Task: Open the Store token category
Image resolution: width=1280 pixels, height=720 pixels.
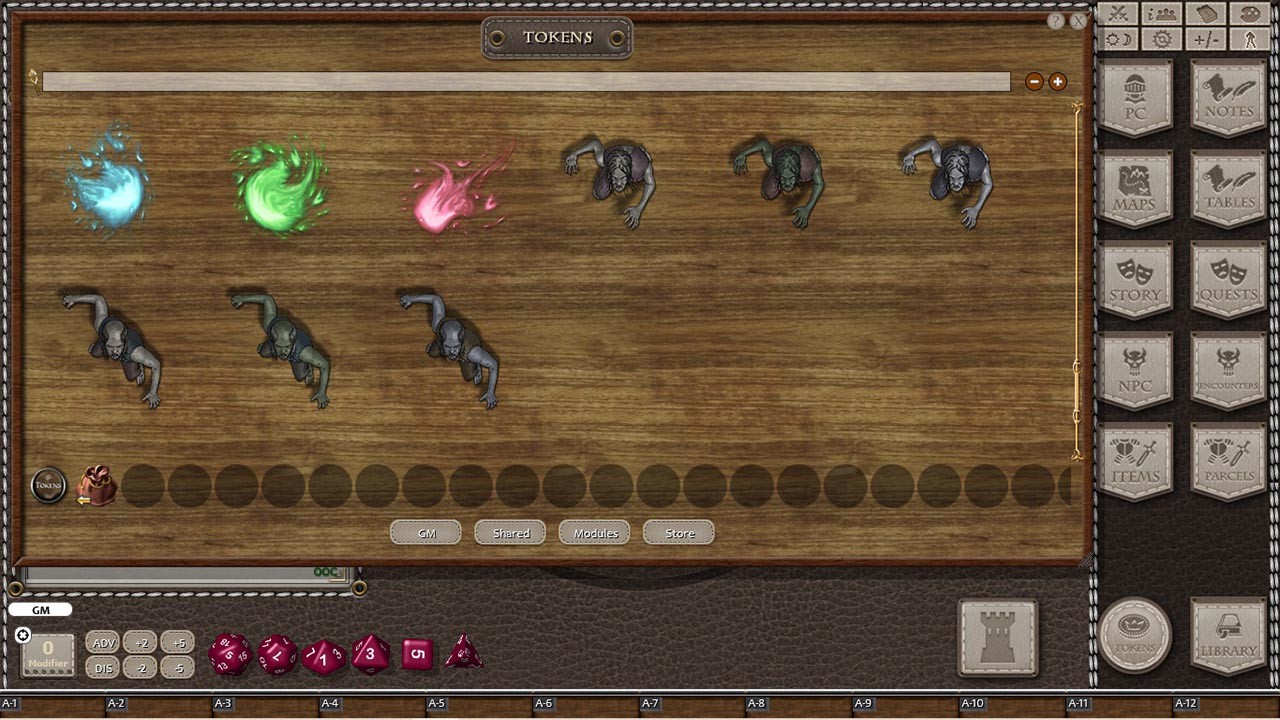Action: click(678, 533)
